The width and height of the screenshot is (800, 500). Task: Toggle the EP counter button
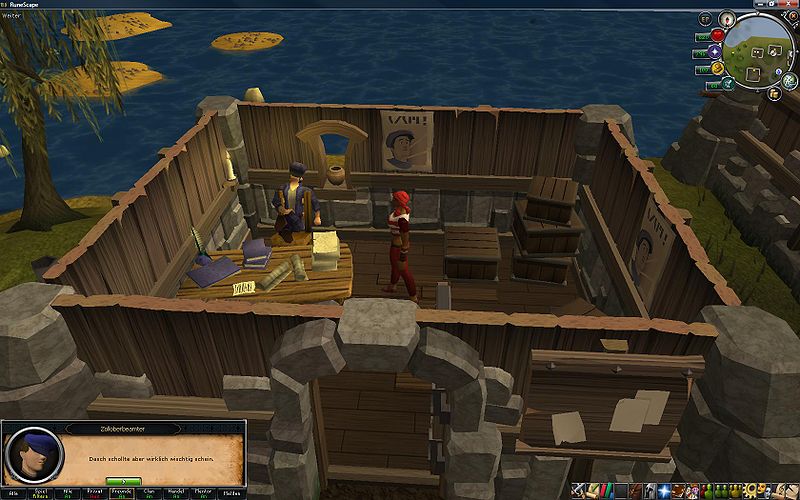(x=706, y=19)
